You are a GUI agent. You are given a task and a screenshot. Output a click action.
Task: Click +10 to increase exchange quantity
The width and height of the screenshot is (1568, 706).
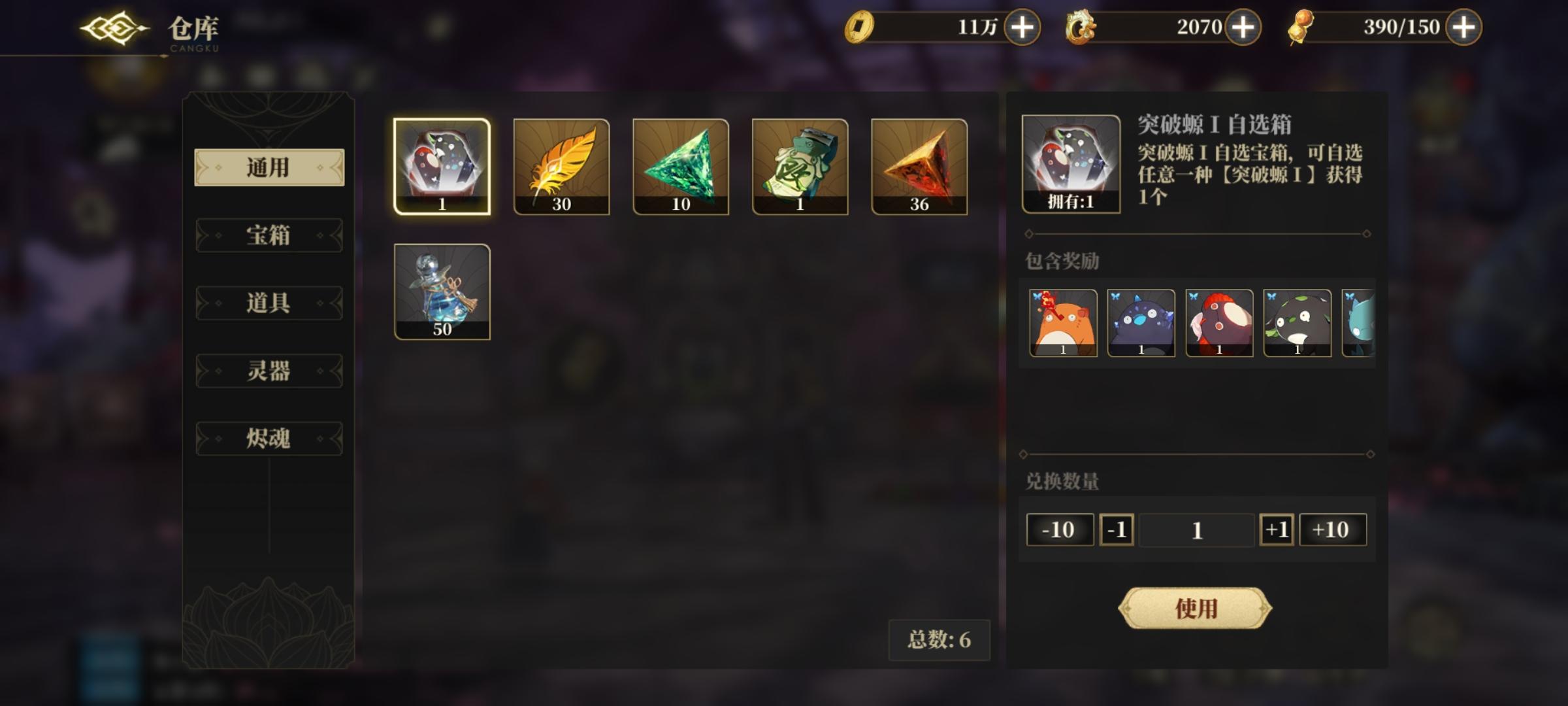[1333, 530]
